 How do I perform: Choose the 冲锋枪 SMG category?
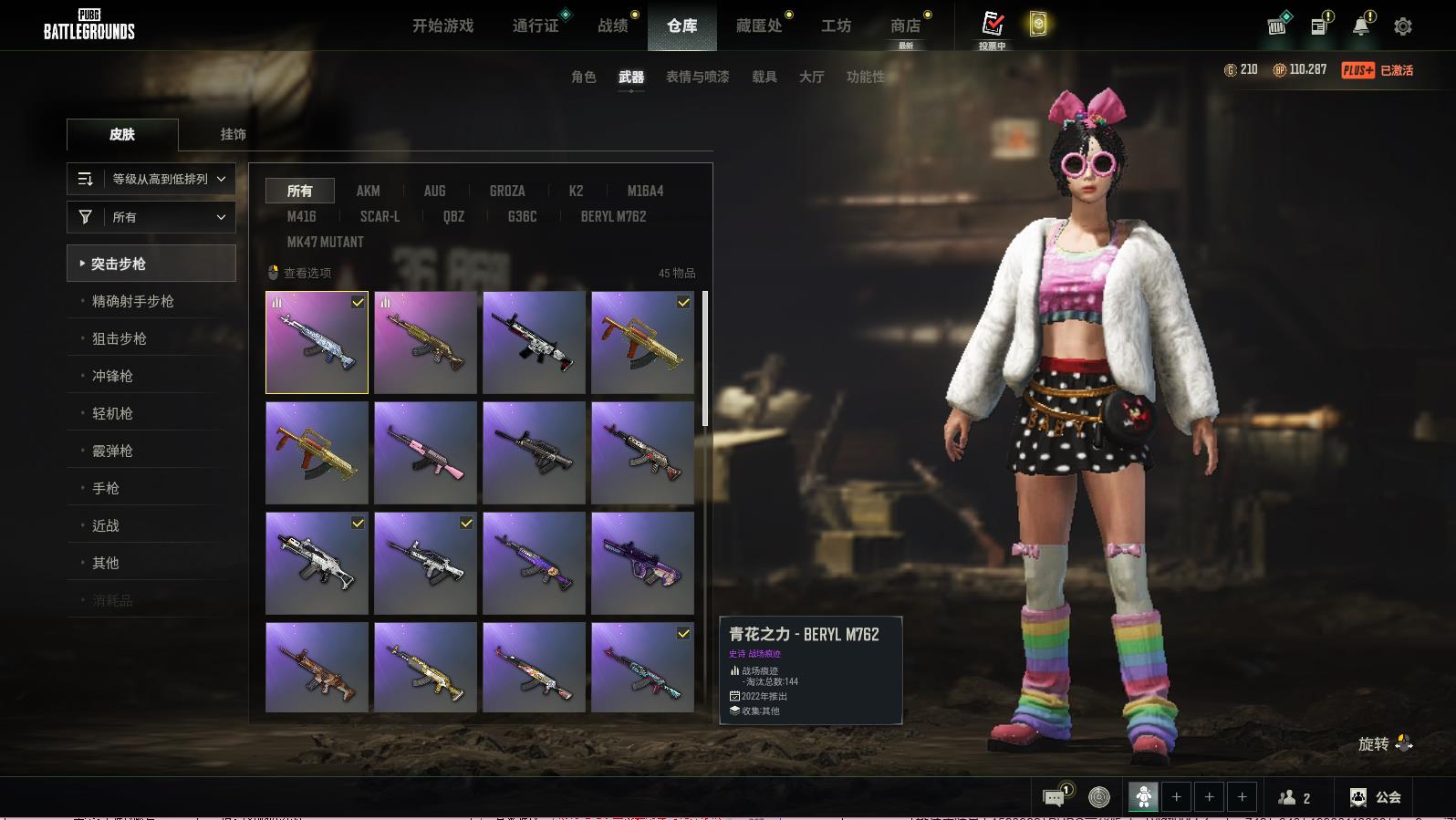tap(112, 376)
